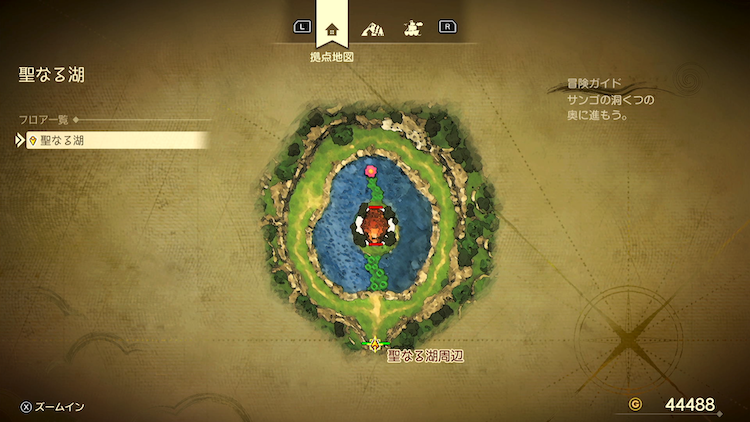The height and width of the screenshot is (422, 750).
Task: Open the sailing ship map tab
Action: point(411,28)
